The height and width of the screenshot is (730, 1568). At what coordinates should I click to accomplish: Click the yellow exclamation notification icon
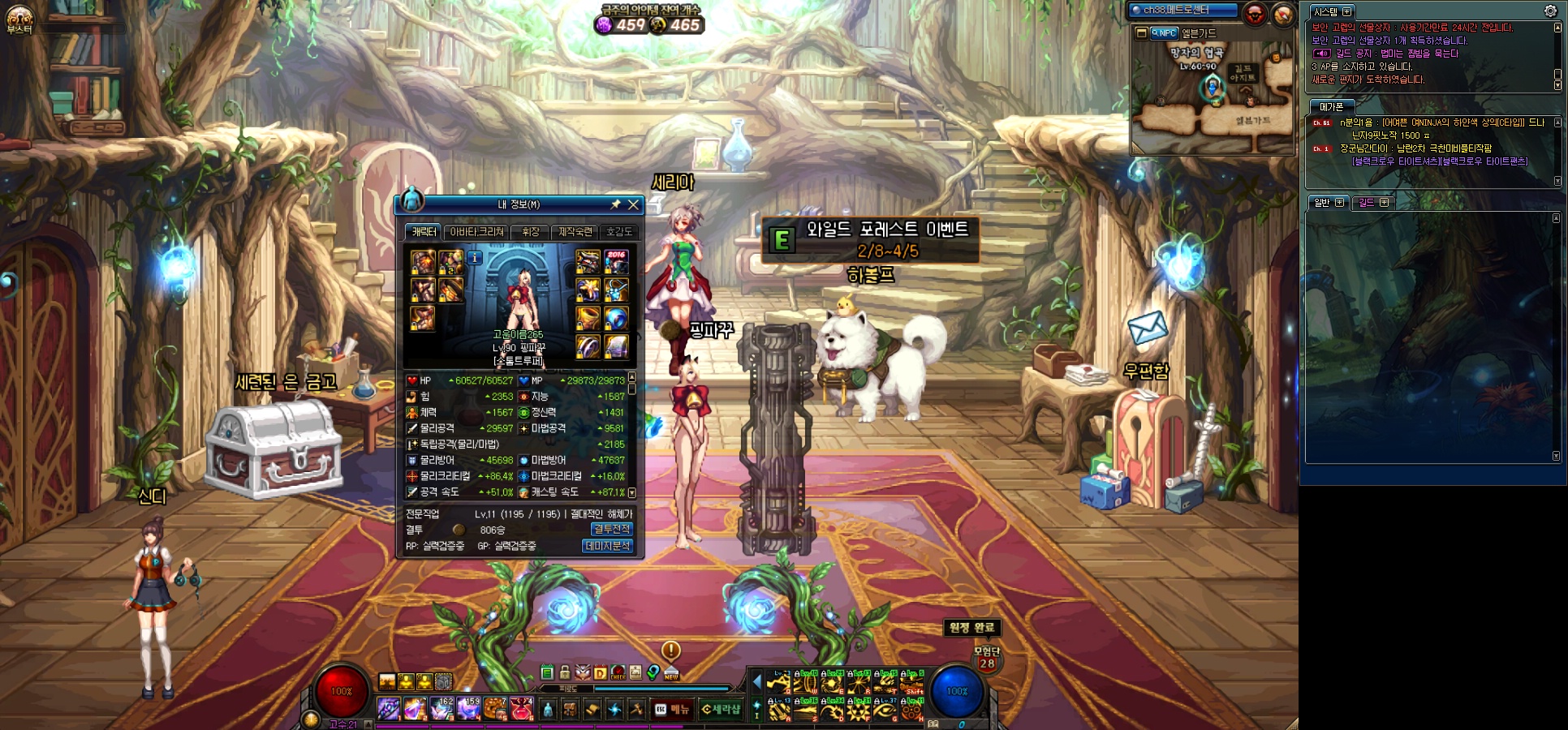coord(671,650)
